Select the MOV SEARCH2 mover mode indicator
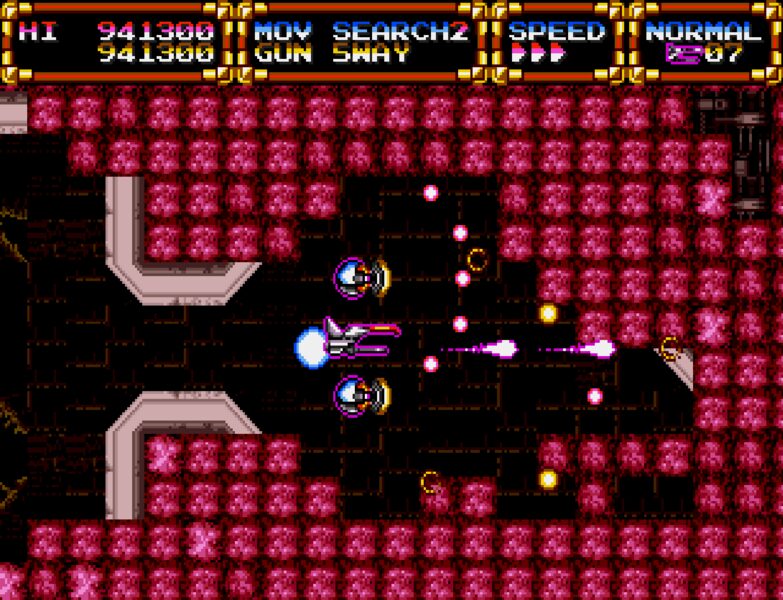The width and height of the screenshot is (783, 600). pos(361,31)
